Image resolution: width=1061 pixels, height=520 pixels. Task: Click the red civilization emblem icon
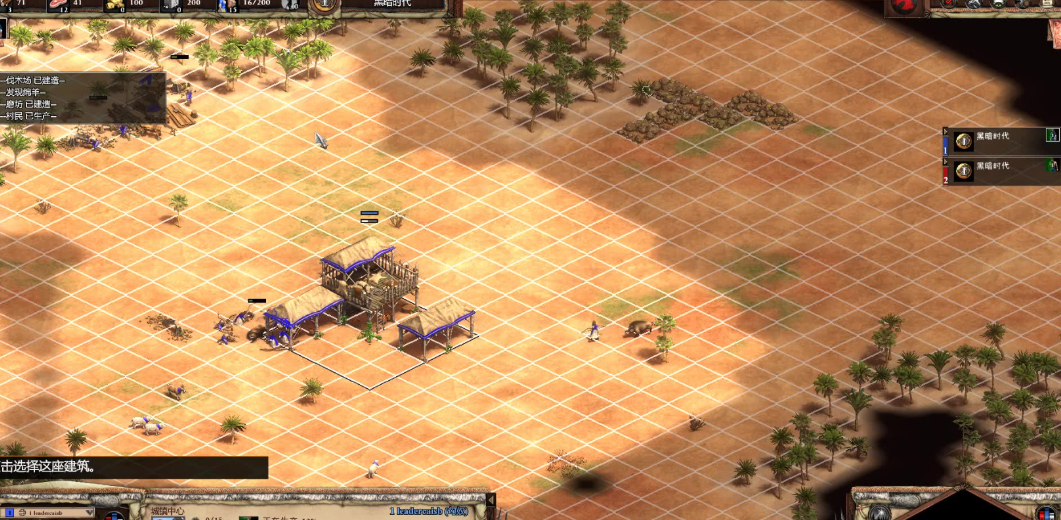(x=905, y=5)
